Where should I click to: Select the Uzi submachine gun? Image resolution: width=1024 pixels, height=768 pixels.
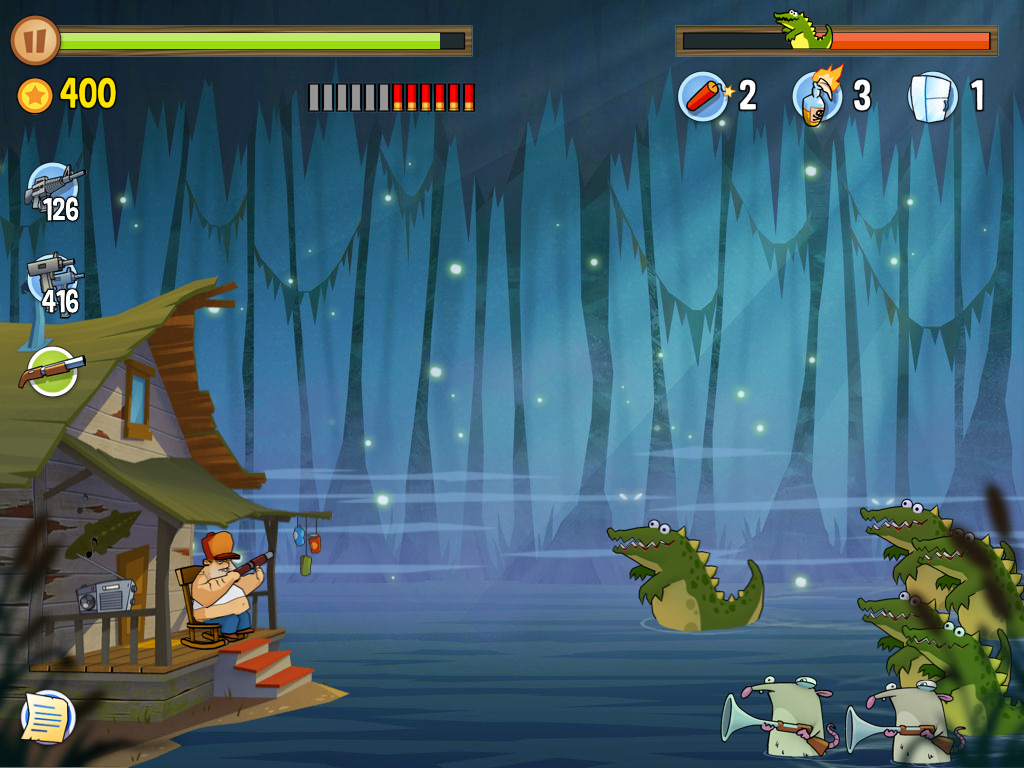[x=53, y=279]
